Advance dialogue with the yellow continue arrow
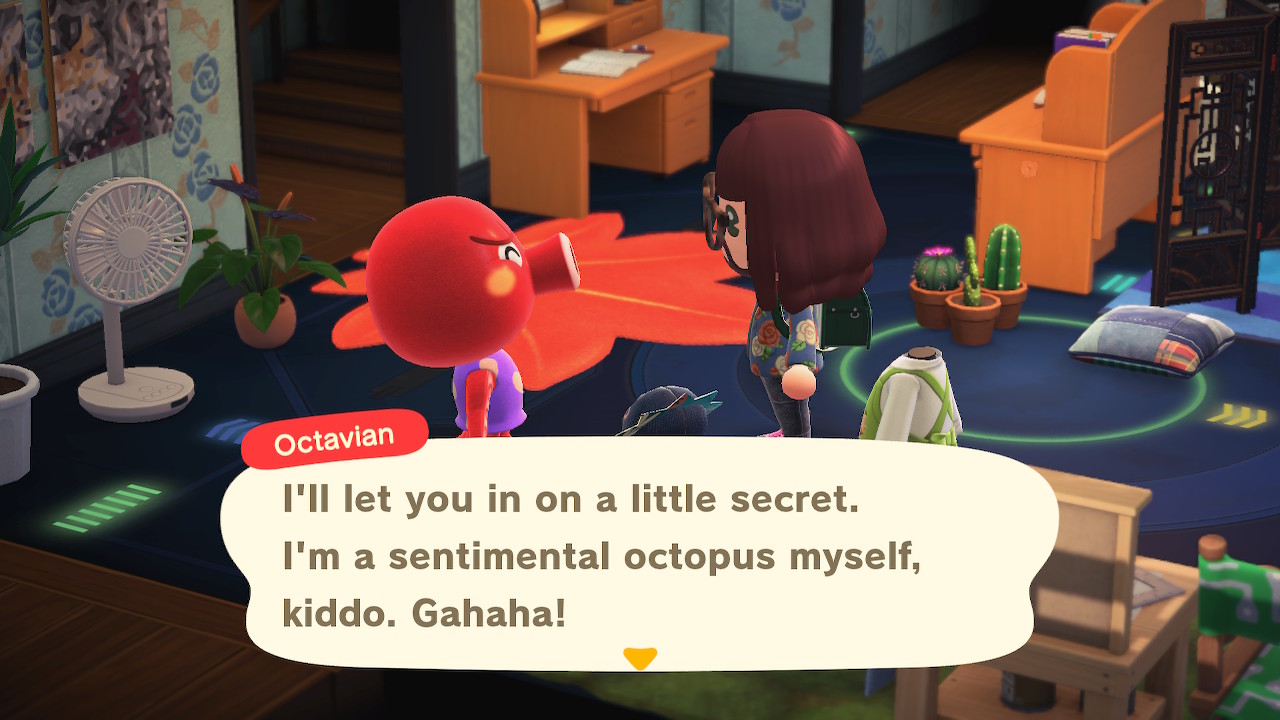The width and height of the screenshot is (1280, 720). pos(639,658)
